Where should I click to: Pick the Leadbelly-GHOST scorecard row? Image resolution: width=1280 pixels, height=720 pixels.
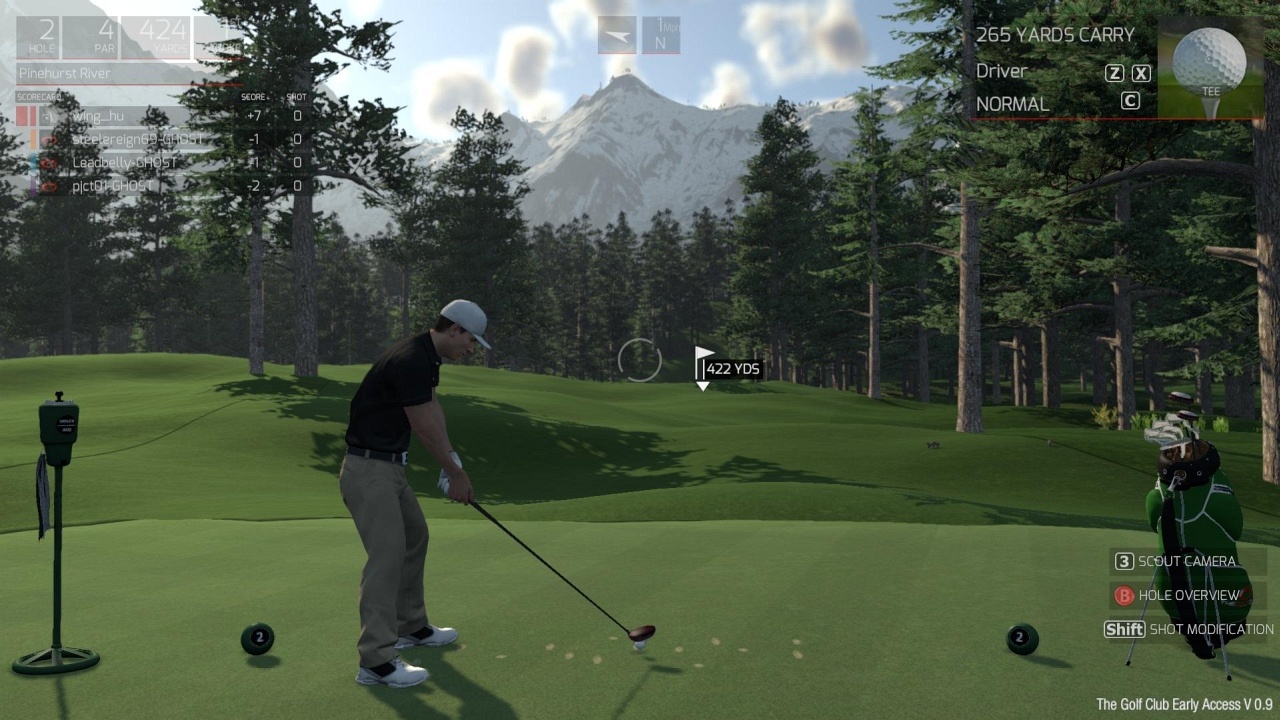click(124, 162)
